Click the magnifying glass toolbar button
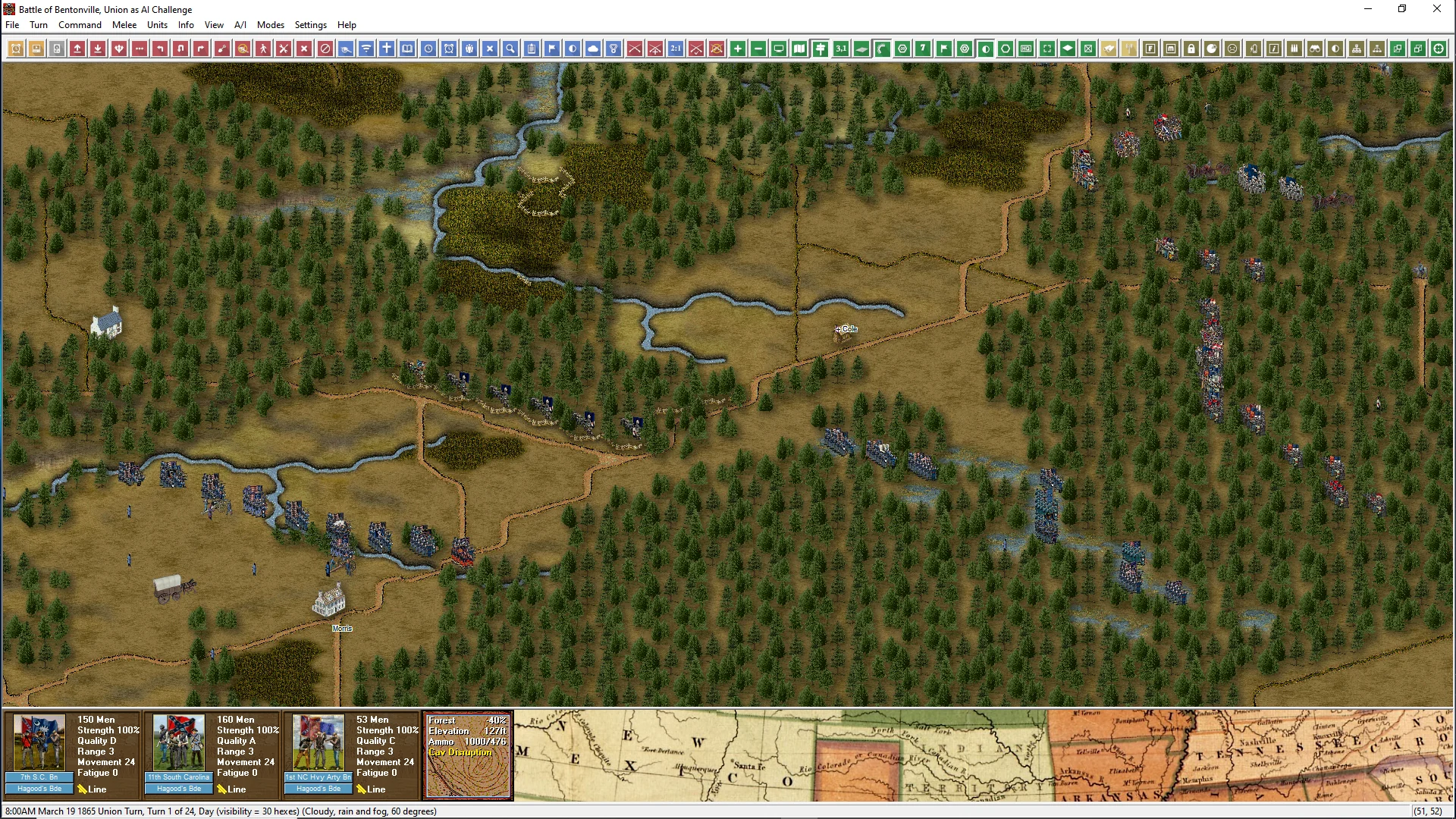This screenshot has height=819, width=1456. tap(511, 49)
